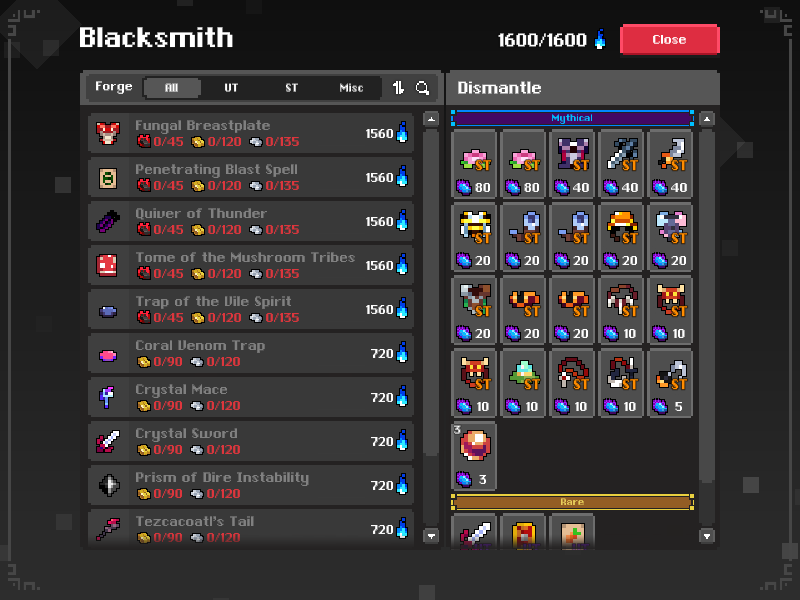This screenshot has width=800, height=600.
Task: Pick the Crystal Mace recipe
Action: pos(251,397)
